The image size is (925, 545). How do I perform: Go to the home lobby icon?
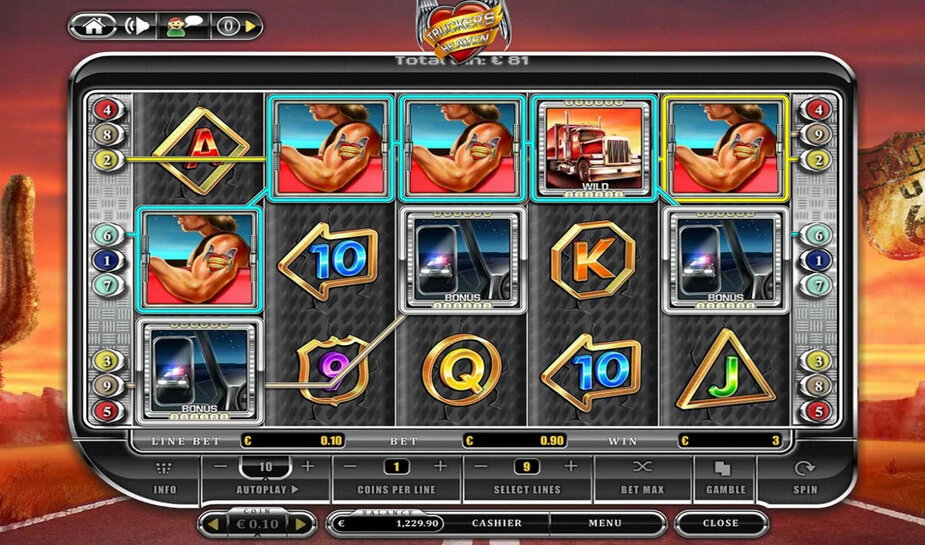pyautogui.click(x=93, y=27)
